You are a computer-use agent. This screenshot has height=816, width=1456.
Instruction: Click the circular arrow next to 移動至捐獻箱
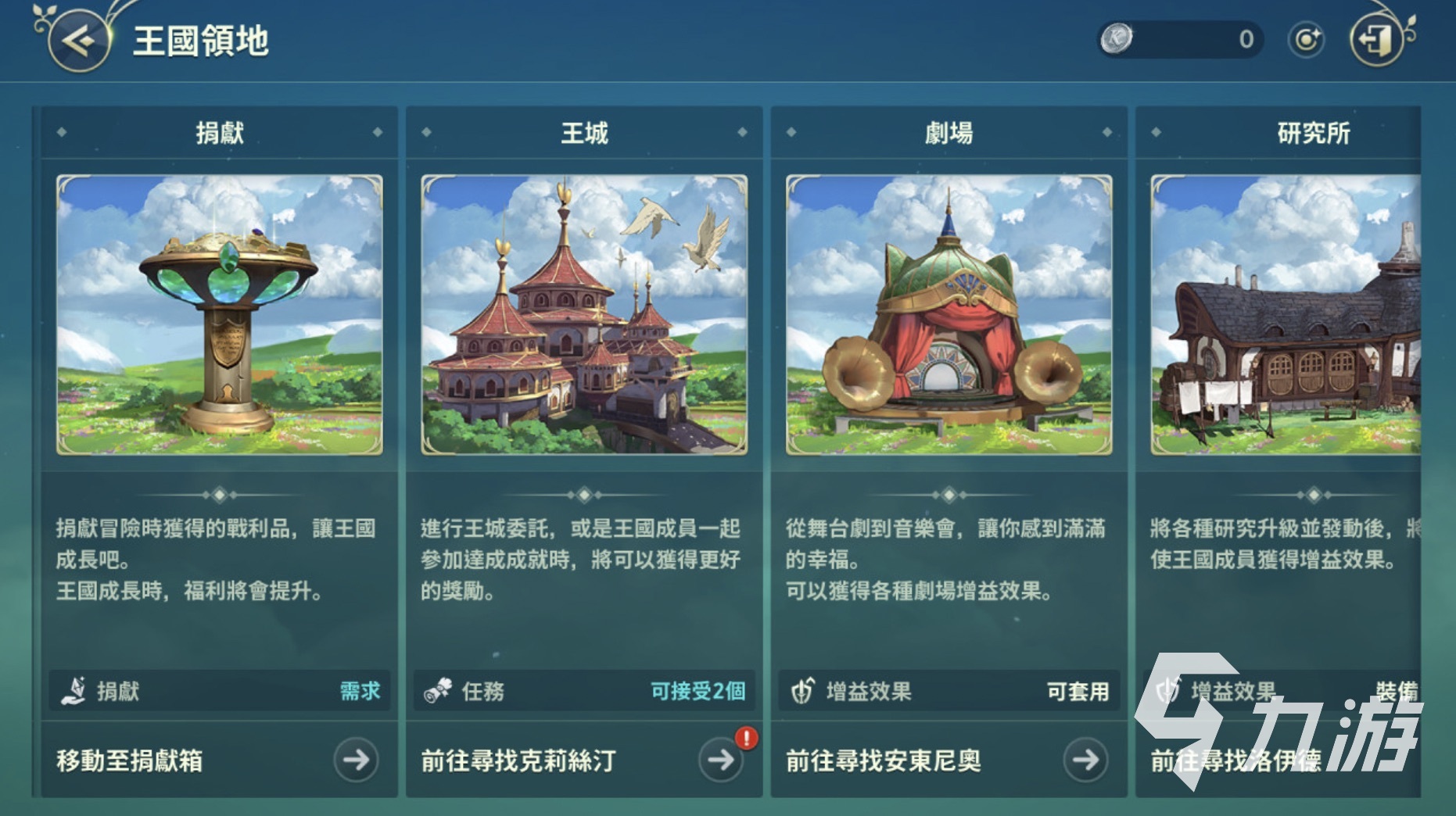tap(357, 760)
